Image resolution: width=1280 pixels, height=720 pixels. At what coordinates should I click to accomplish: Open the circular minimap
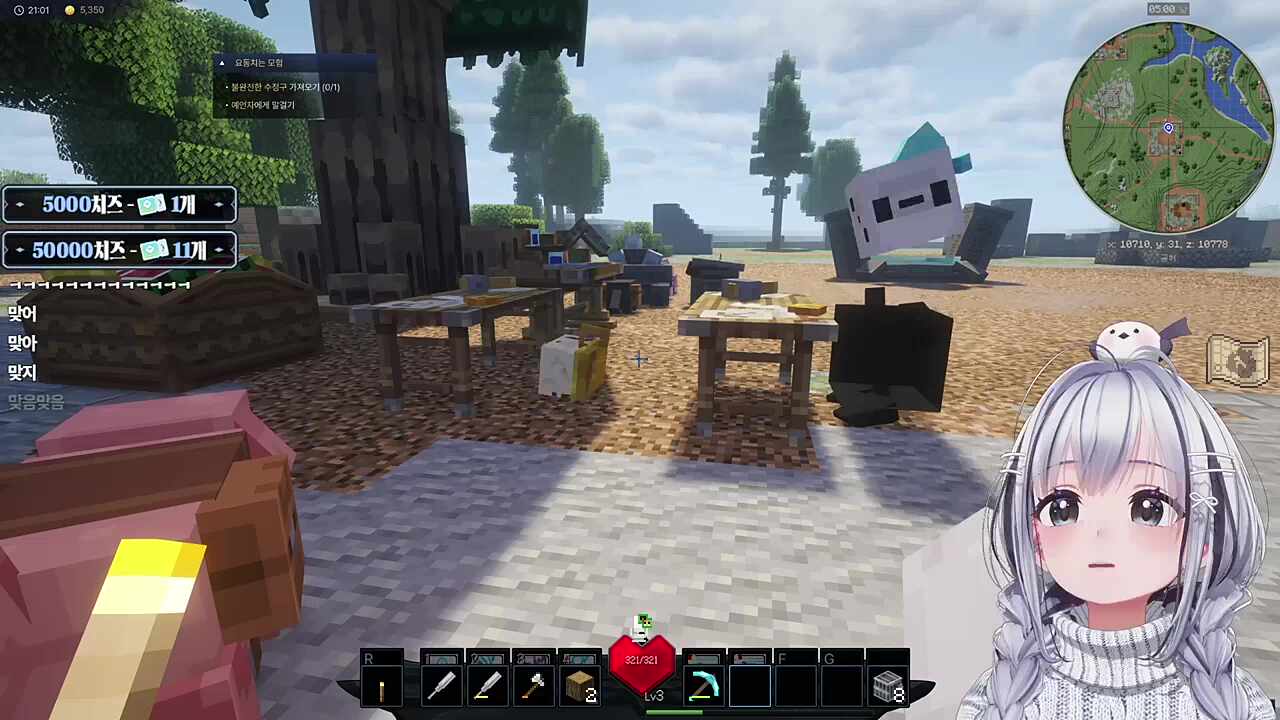point(1168,128)
